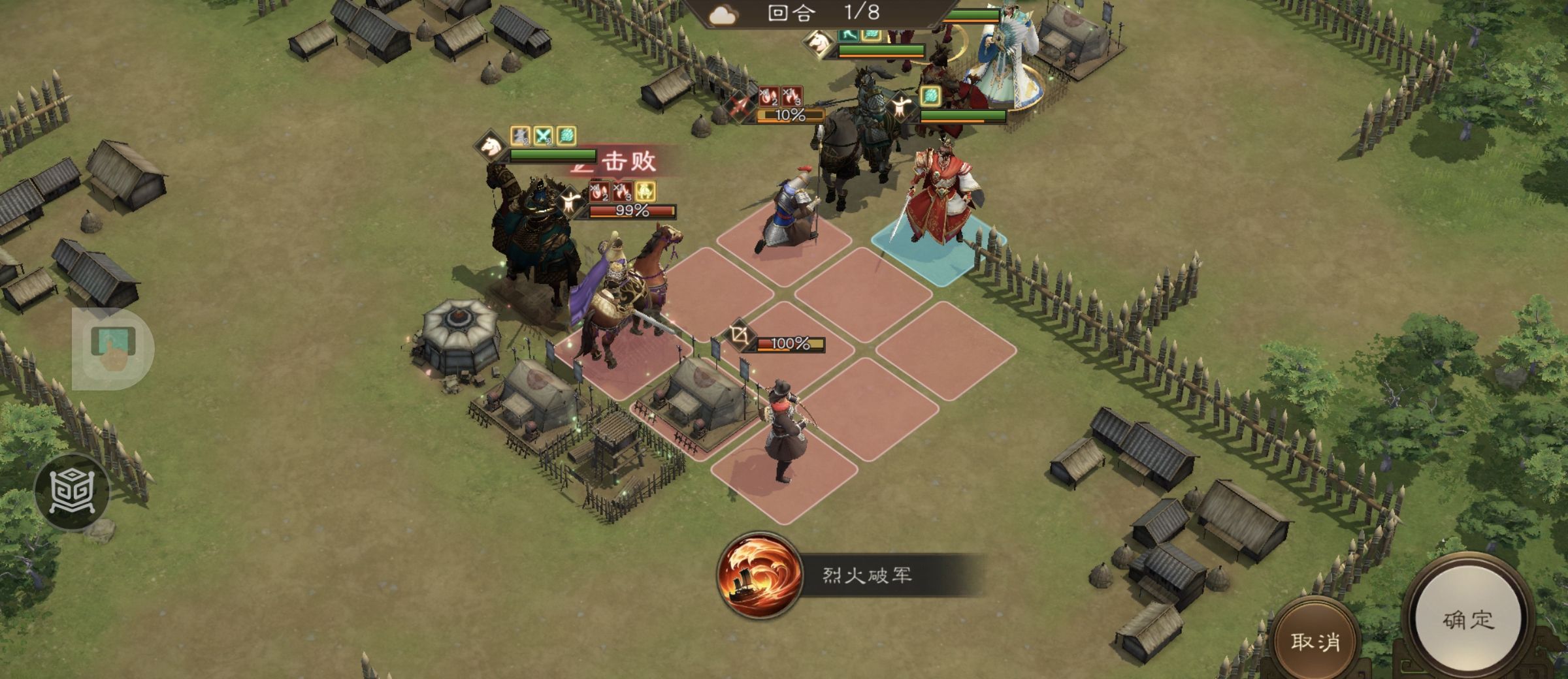Click the burn x3 debuff icon above the 99% bar
Image resolution: width=1568 pixels, height=679 pixels.
point(621,191)
